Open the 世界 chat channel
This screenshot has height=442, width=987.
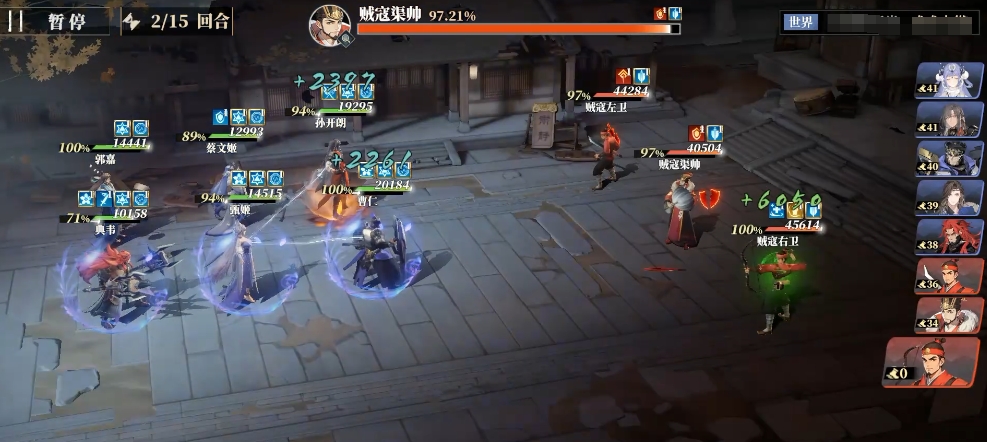point(800,22)
